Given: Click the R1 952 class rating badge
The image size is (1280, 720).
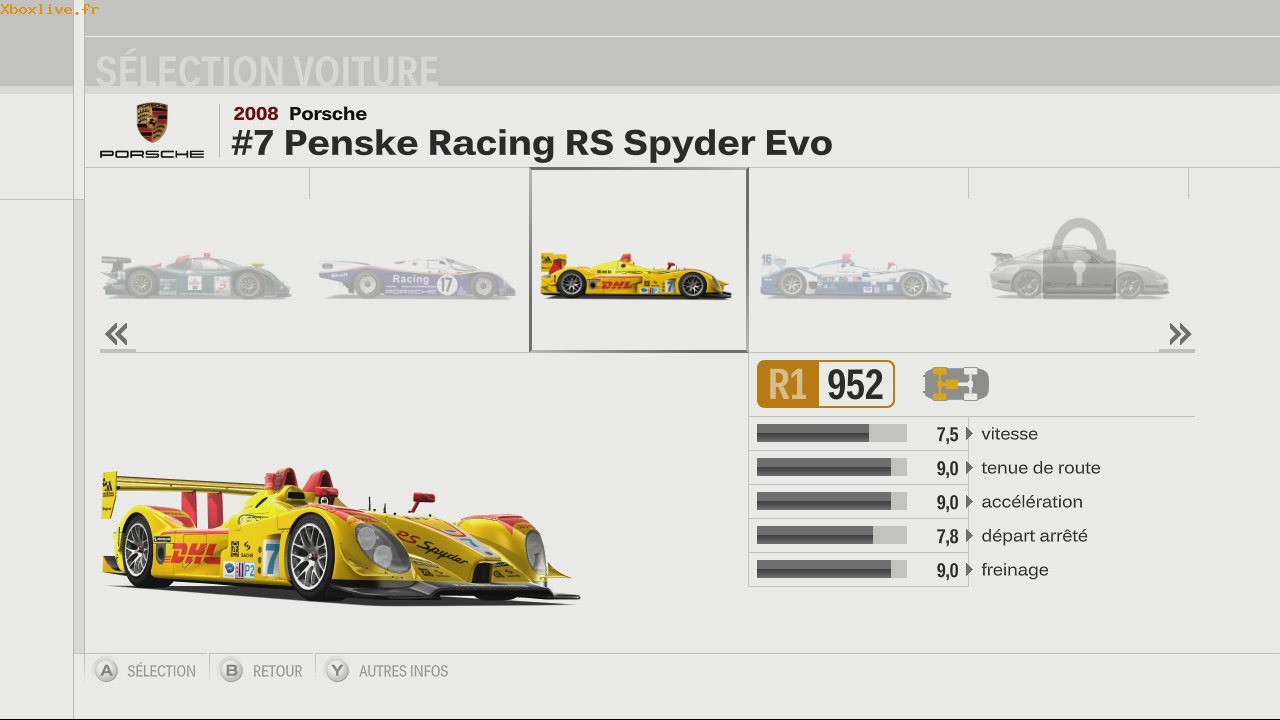Looking at the screenshot, I should (825, 384).
